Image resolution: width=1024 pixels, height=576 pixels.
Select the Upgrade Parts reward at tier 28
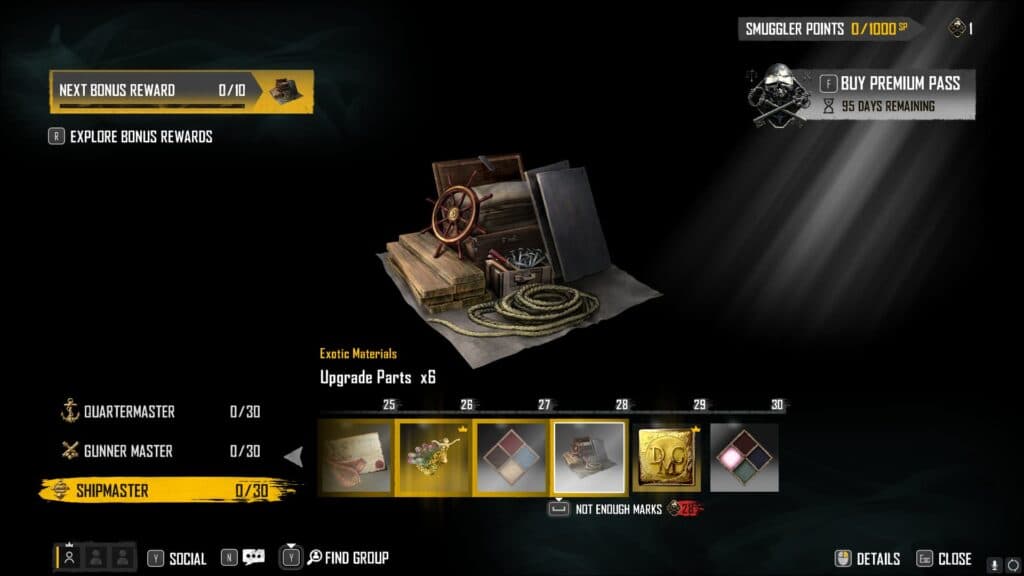click(588, 457)
